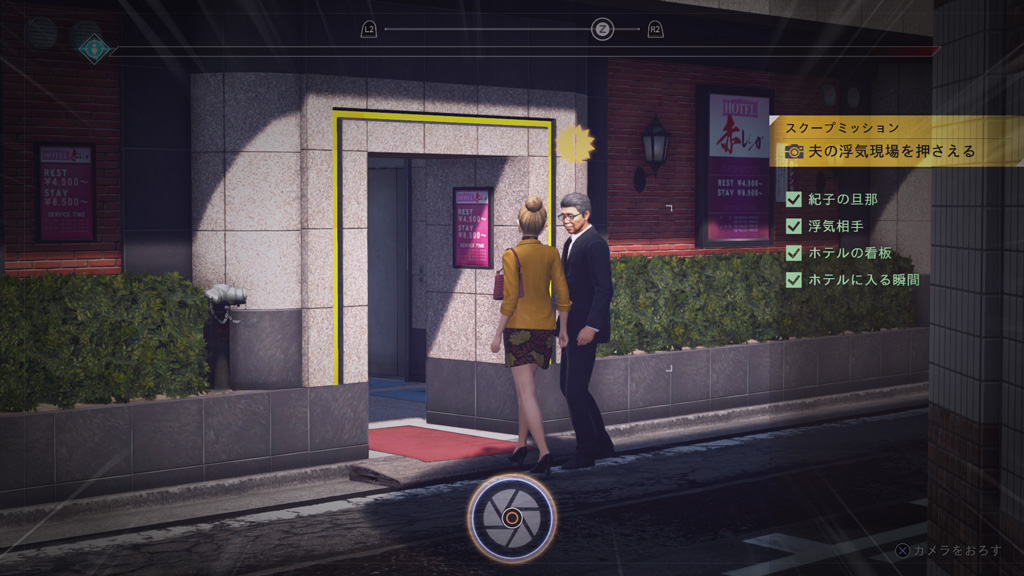Click the zoom slider handle
Screen dimensions: 1024x576
pyautogui.click(x=602, y=29)
